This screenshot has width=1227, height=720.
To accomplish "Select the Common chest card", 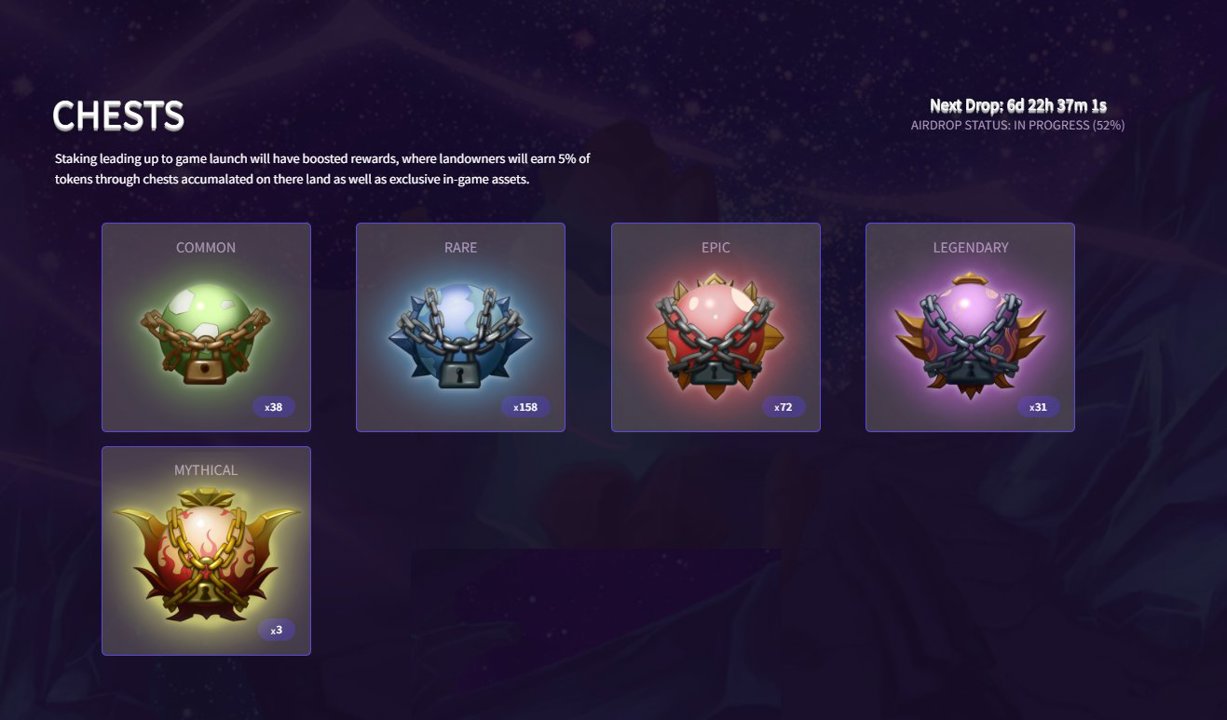I will [206, 327].
